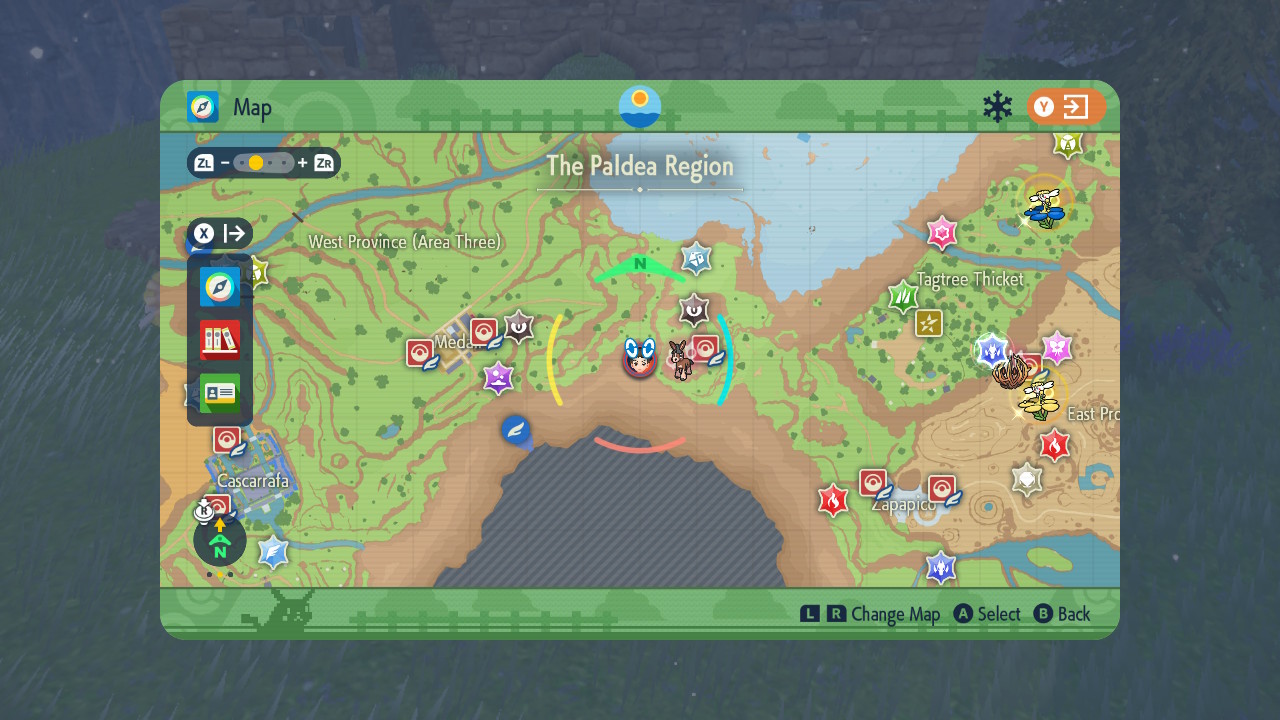The height and width of the screenshot is (720, 1280).
Task: Select the blue Flabébé outbreak icon
Action: pyautogui.click(x=1044, y=205)
